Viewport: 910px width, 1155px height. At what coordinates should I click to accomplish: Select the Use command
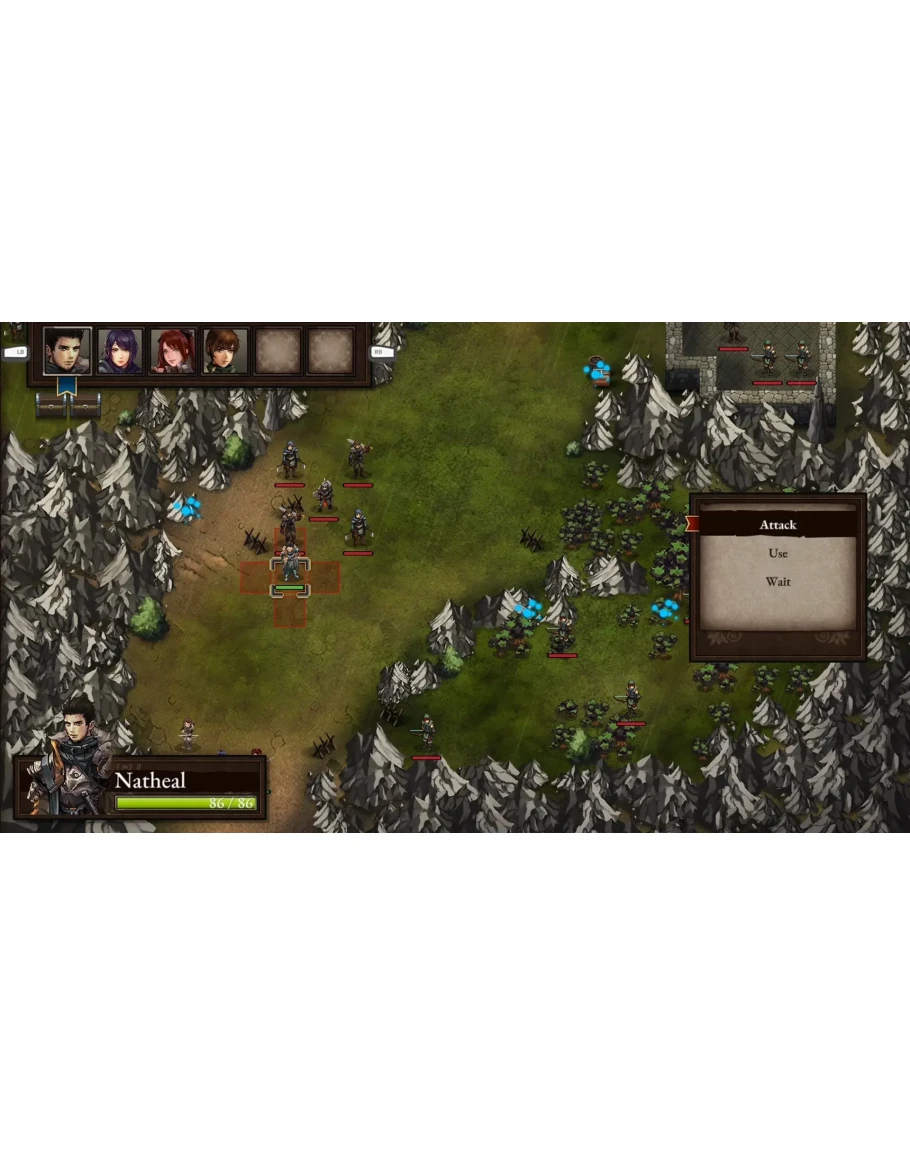click(x=777, y=553)
